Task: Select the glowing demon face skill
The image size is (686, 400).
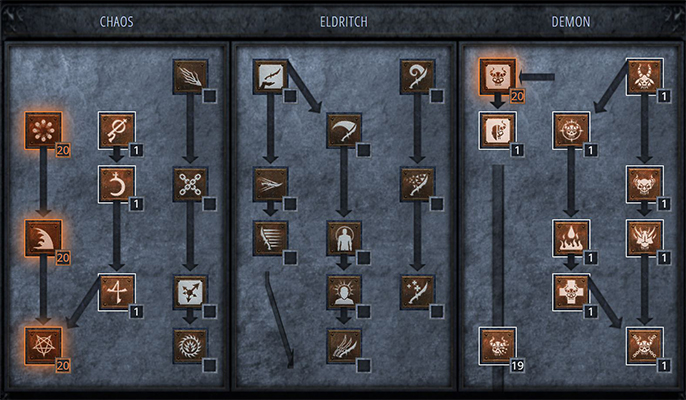Action: pyautogui.click(x=497, y=75)
